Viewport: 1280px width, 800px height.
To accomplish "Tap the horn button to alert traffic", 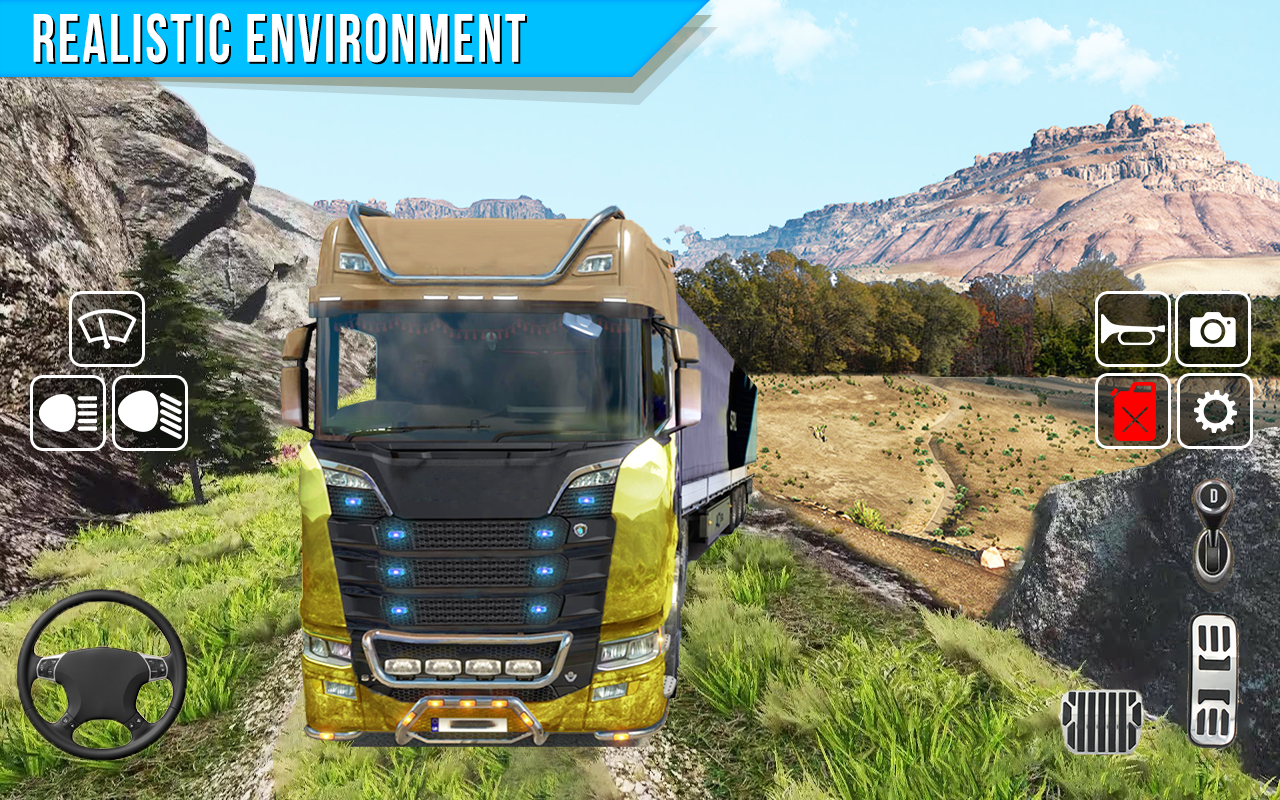I will tap(1134, 331).
